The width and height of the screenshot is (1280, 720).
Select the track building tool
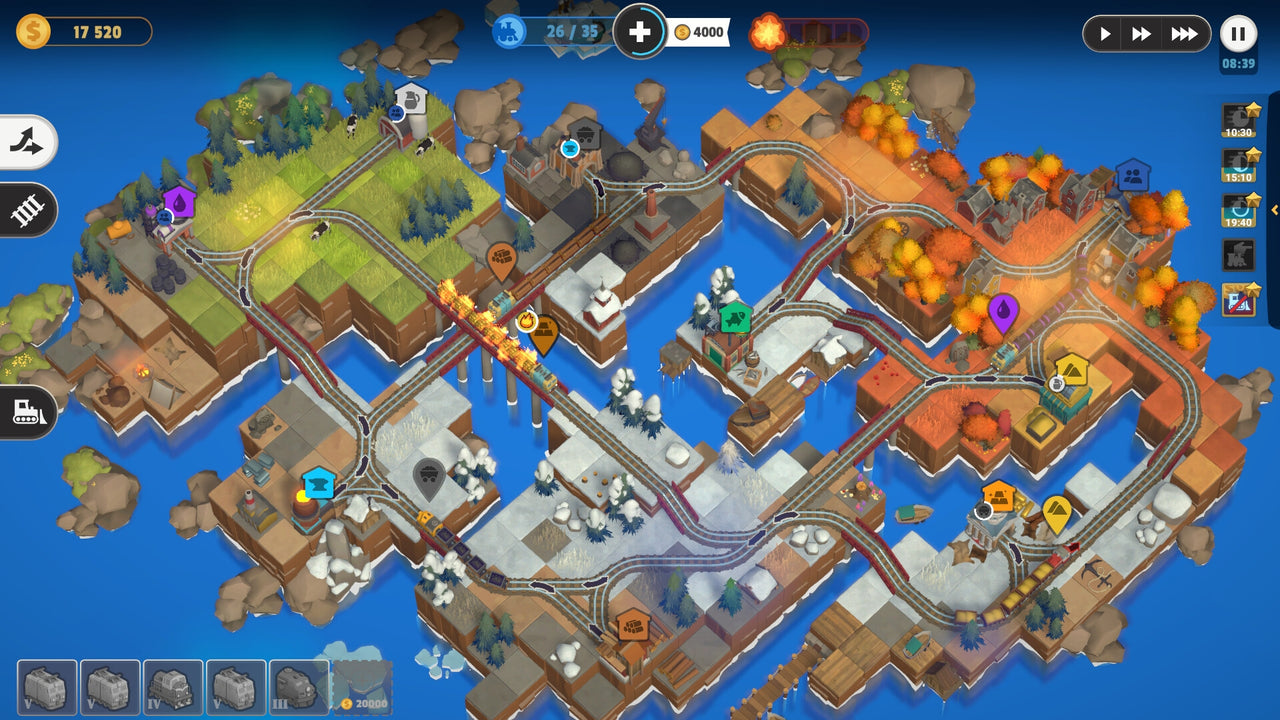click(27, 212)
